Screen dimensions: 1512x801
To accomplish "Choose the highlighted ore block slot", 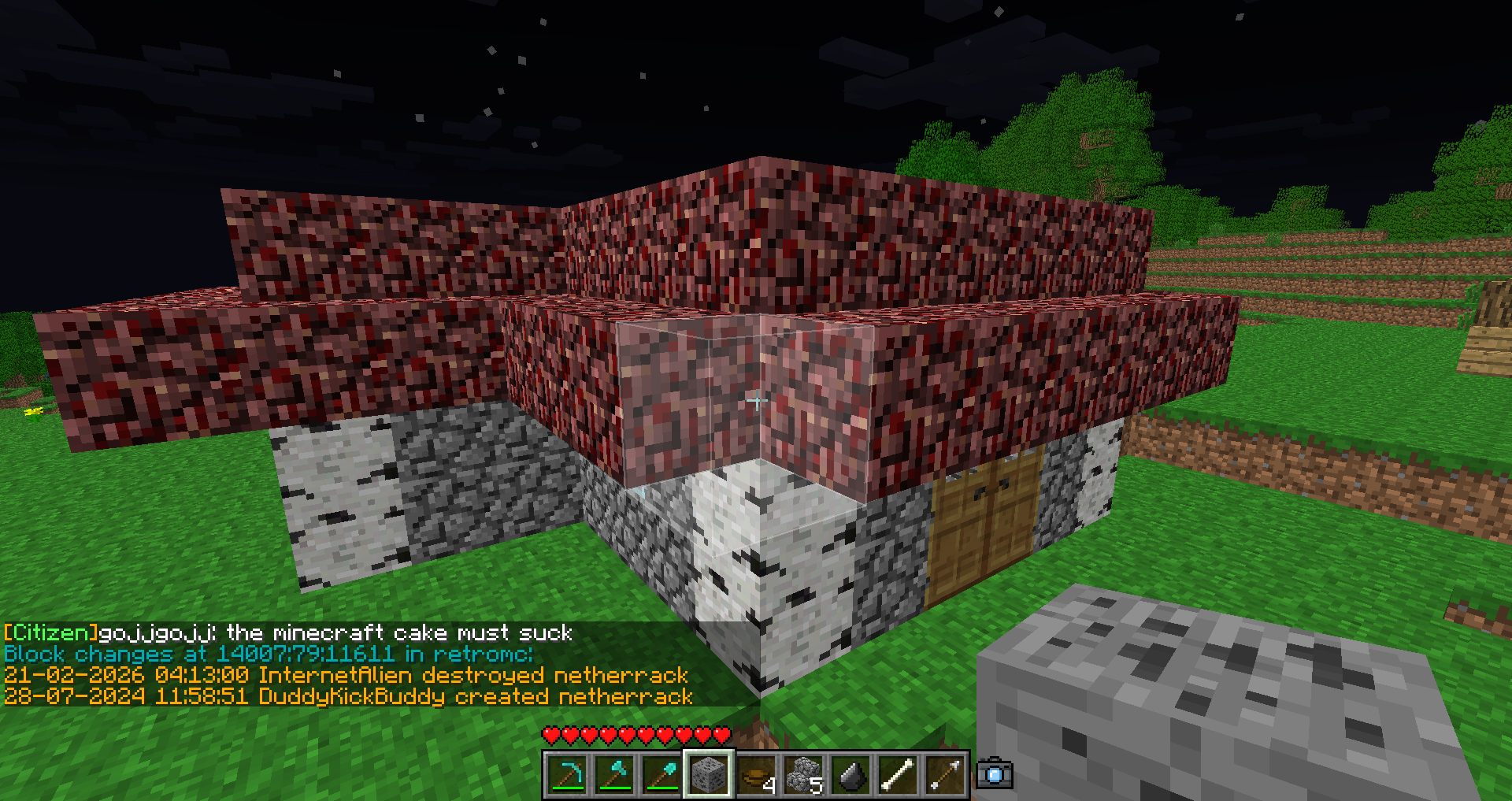I will [x=709, y=775].
